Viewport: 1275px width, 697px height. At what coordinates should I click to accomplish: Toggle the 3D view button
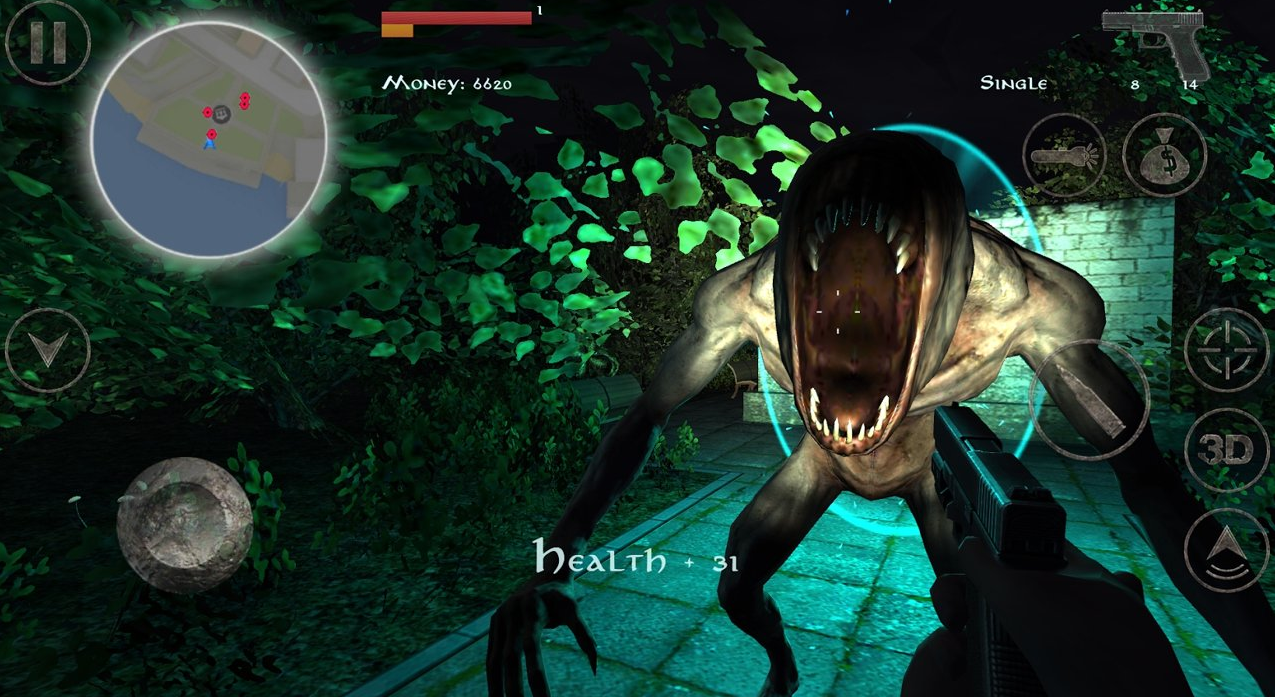point(1226,451)
